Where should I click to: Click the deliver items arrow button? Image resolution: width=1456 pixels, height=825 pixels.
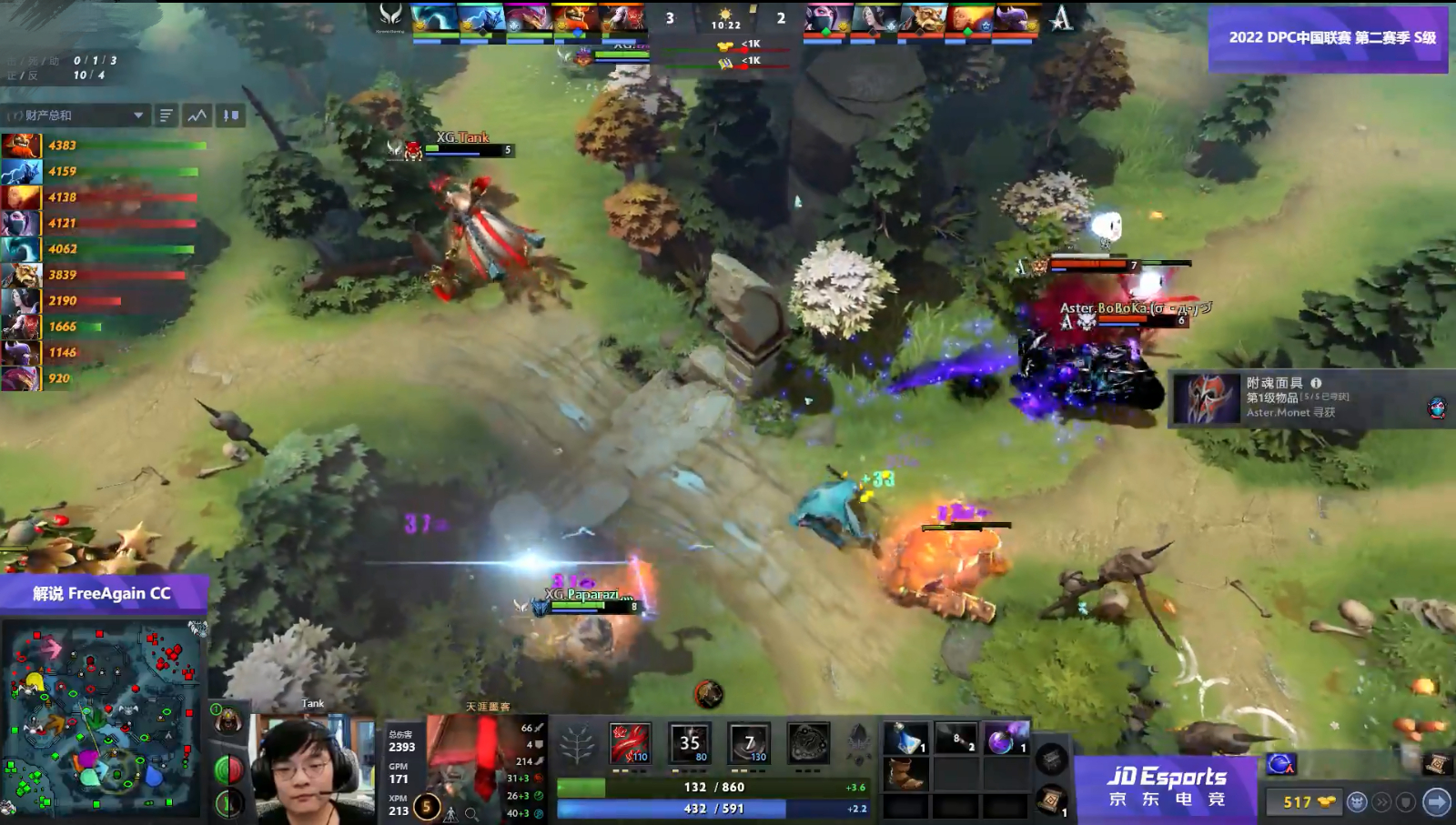coord(1438,802)
